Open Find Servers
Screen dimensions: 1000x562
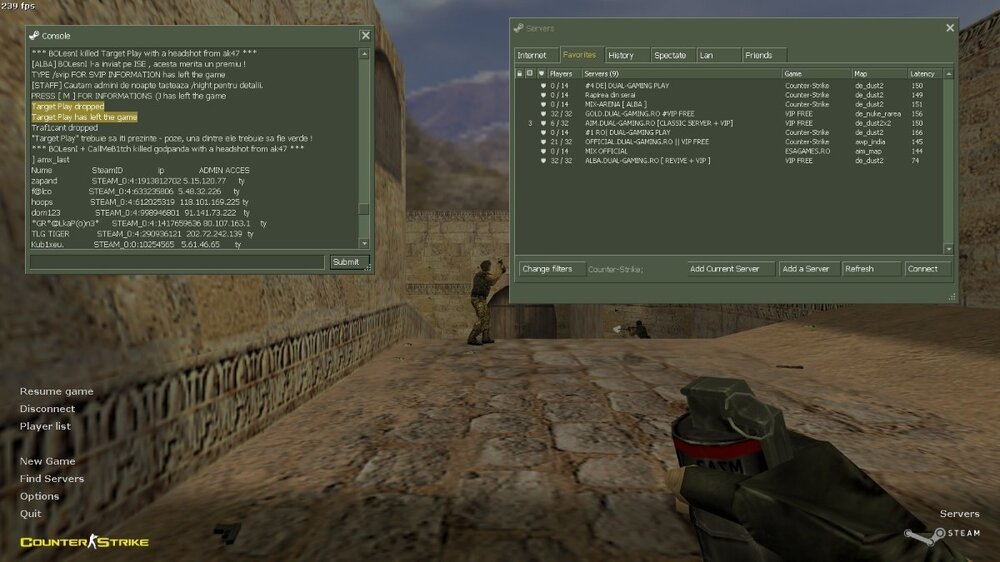[x=51, y=479]
